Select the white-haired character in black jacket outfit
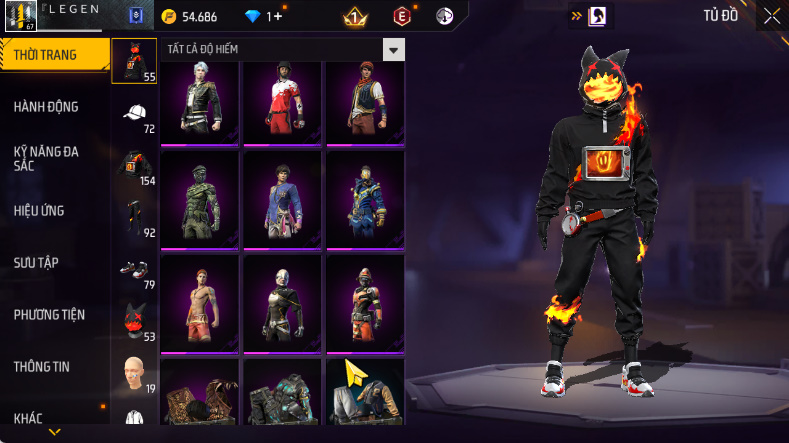Viewport: 789px width, 443px height. coord(199,101)
